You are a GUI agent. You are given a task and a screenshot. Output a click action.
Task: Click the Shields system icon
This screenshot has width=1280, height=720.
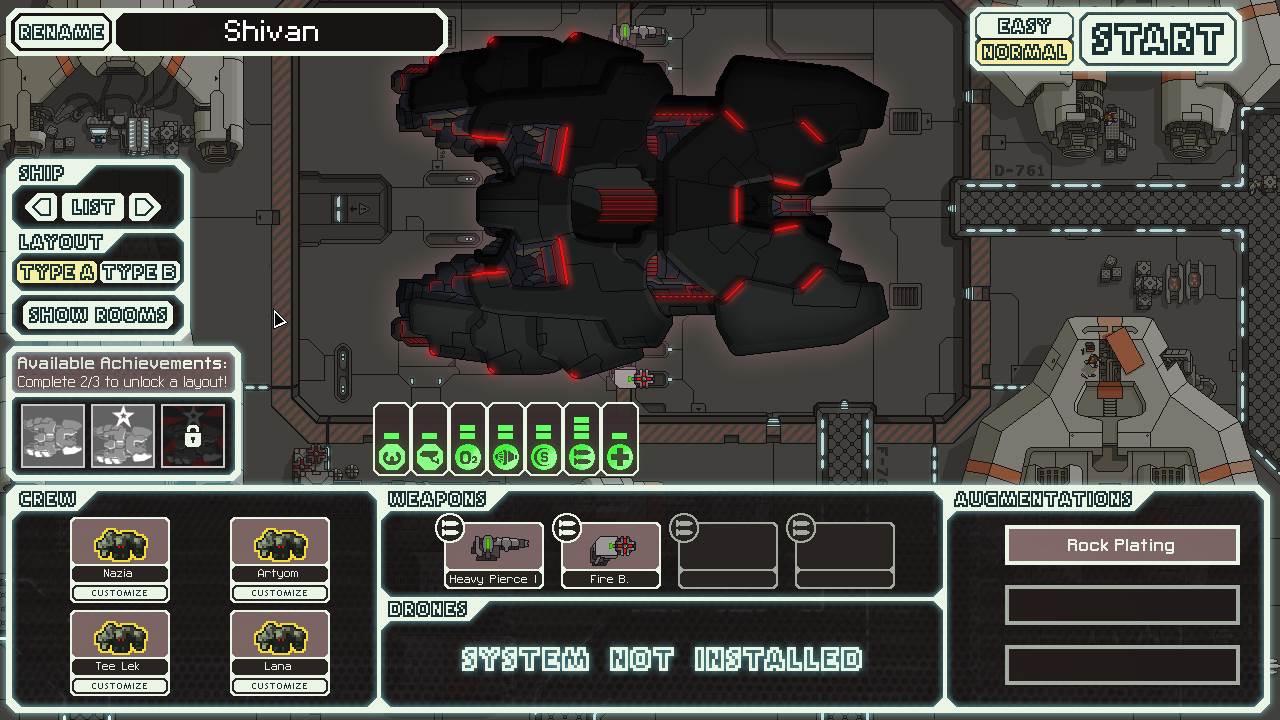(x=543, y=455)
